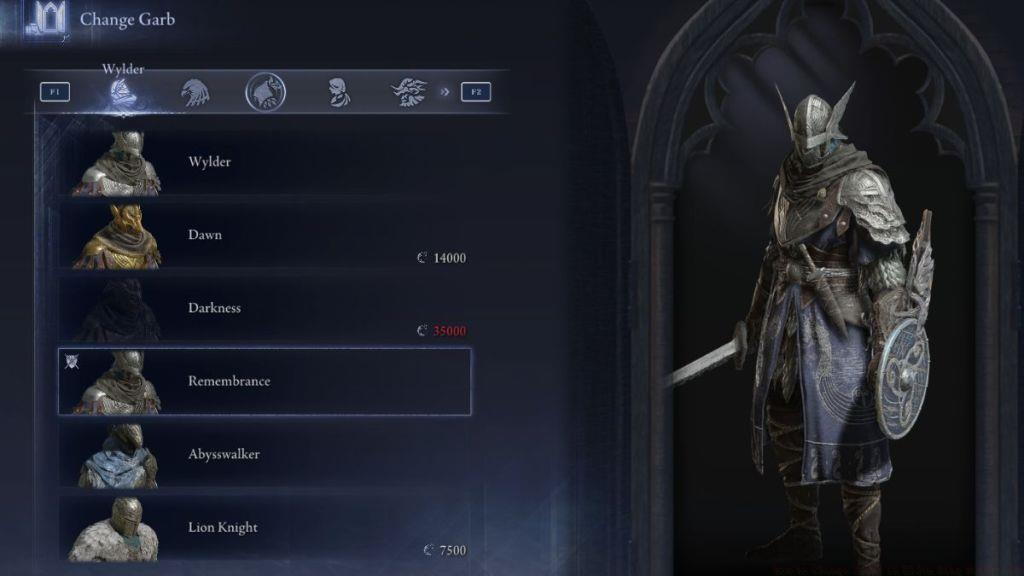
Task: Select the Wylder default garb
Action: [x=265, y=162]
